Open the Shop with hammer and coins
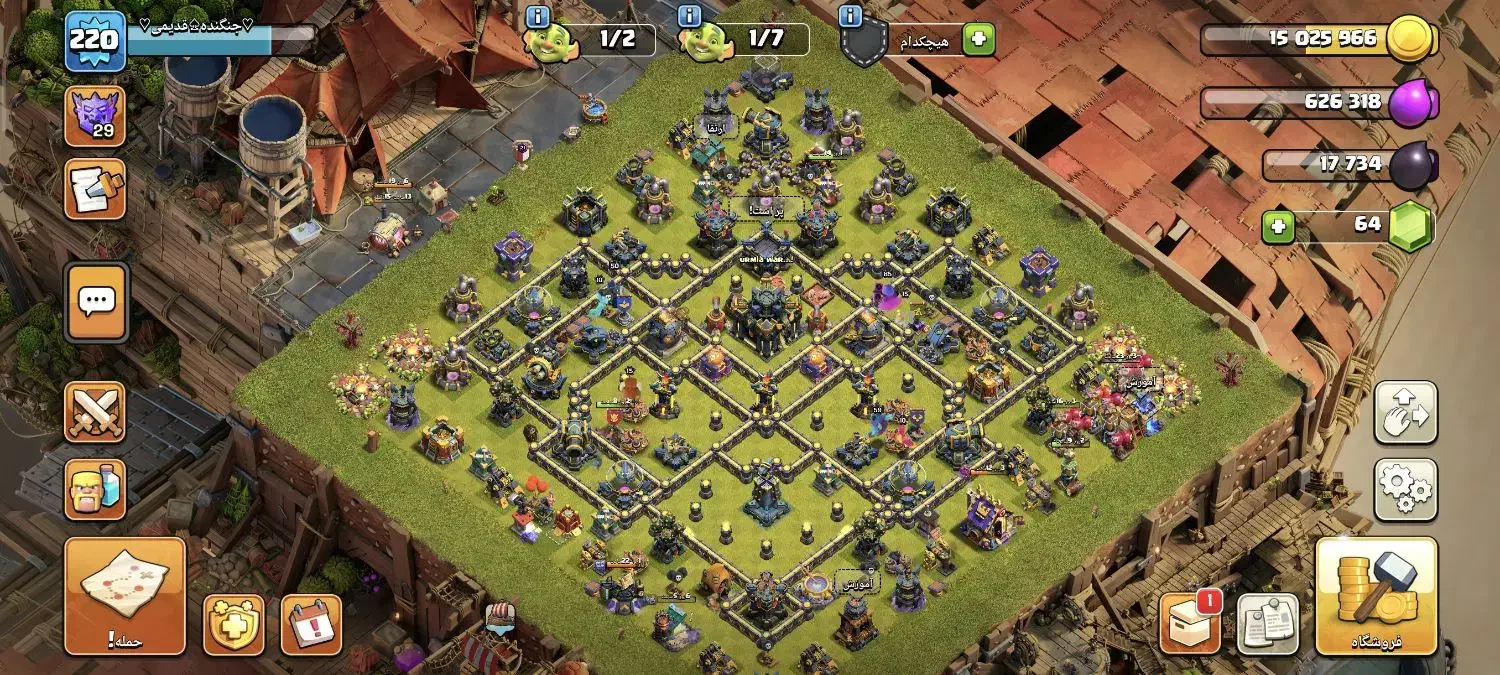The image size is (1500, 675). coord(1376,596)
